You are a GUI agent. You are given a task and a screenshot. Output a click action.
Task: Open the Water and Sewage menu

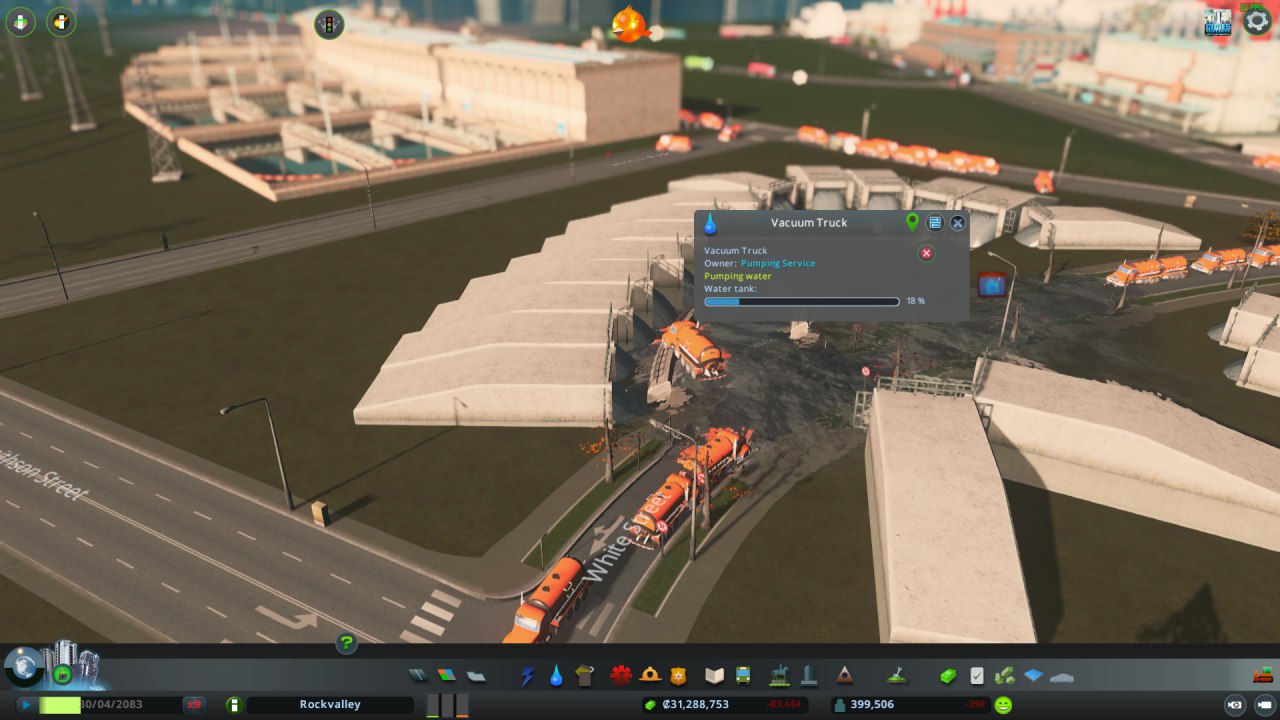[x=556, y=676]
